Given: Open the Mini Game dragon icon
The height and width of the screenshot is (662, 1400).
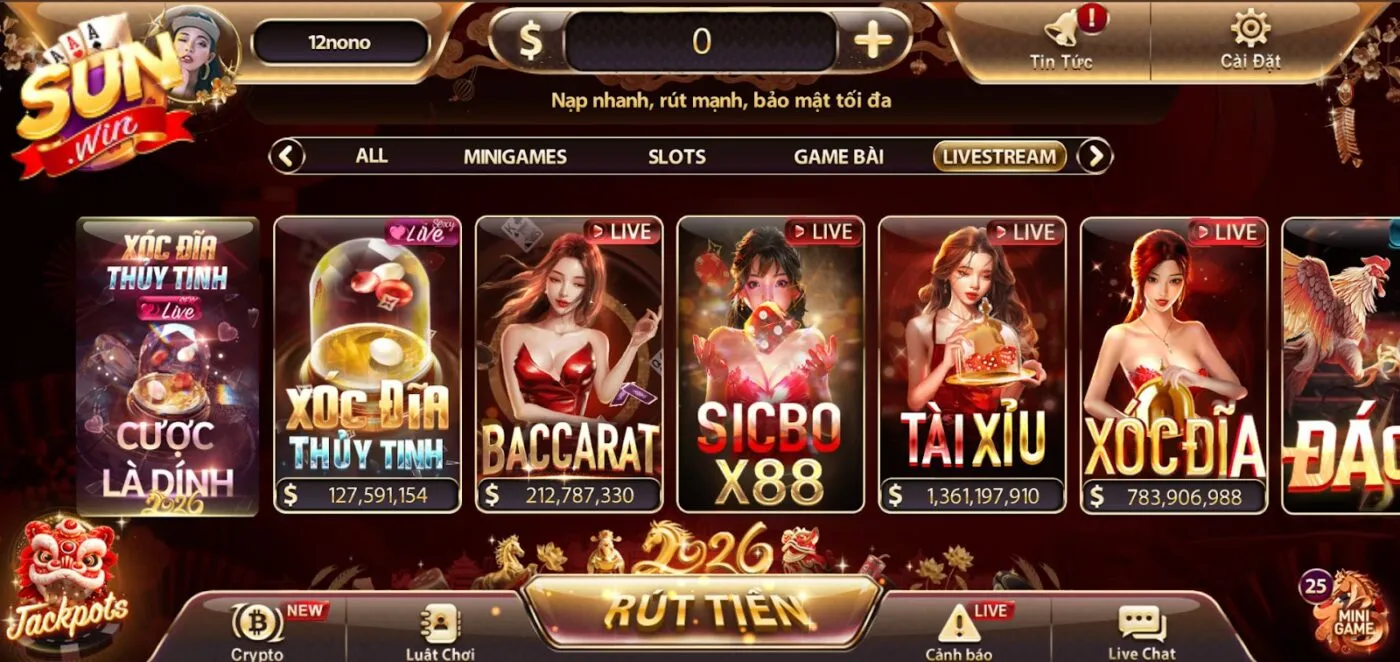Looking at the screenshot, I should pos(1352,610).
